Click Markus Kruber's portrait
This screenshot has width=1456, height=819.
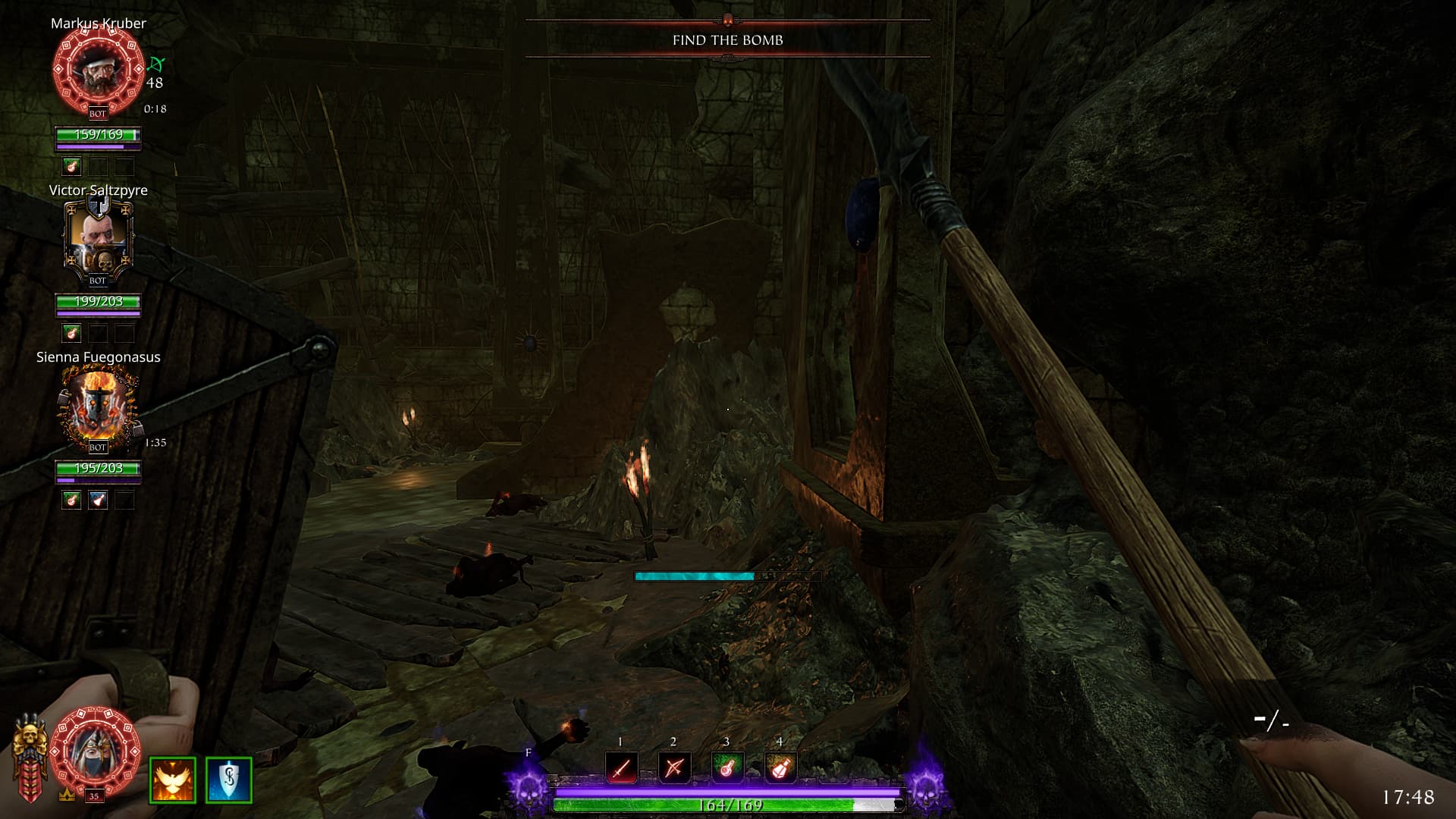click(x=98, y=70)
